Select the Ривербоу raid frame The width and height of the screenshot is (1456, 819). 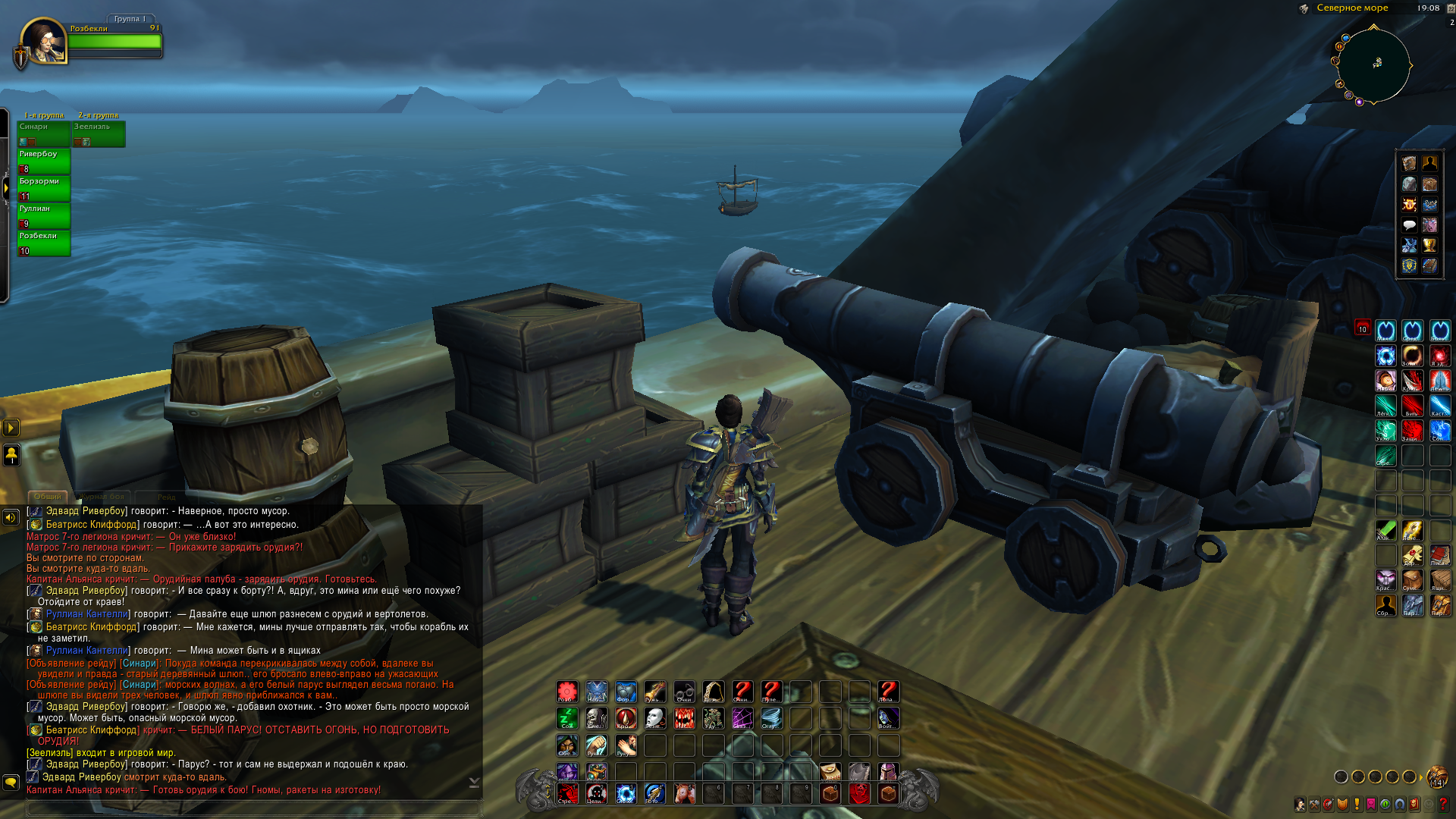43,162
